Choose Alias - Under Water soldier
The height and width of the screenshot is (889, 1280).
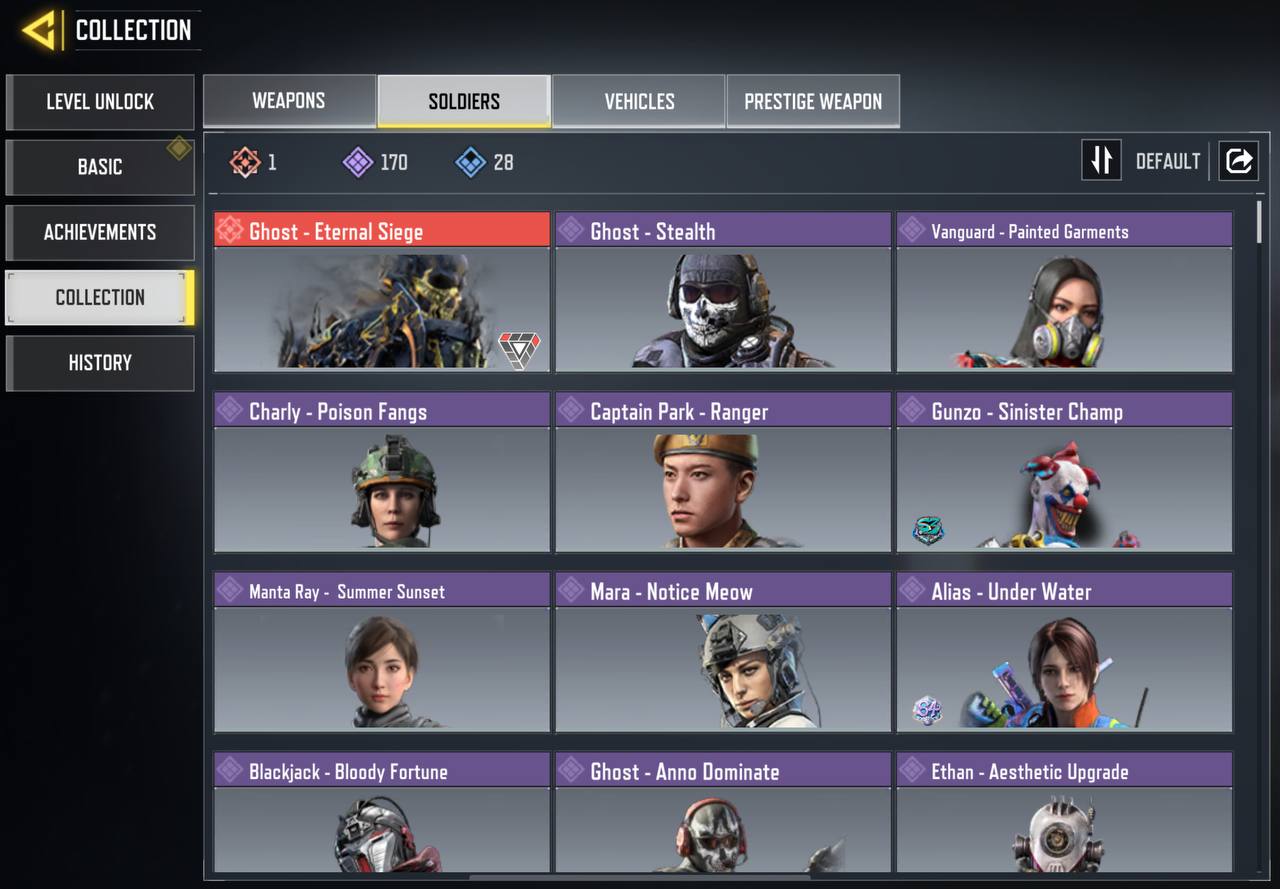click(1064, 651)
